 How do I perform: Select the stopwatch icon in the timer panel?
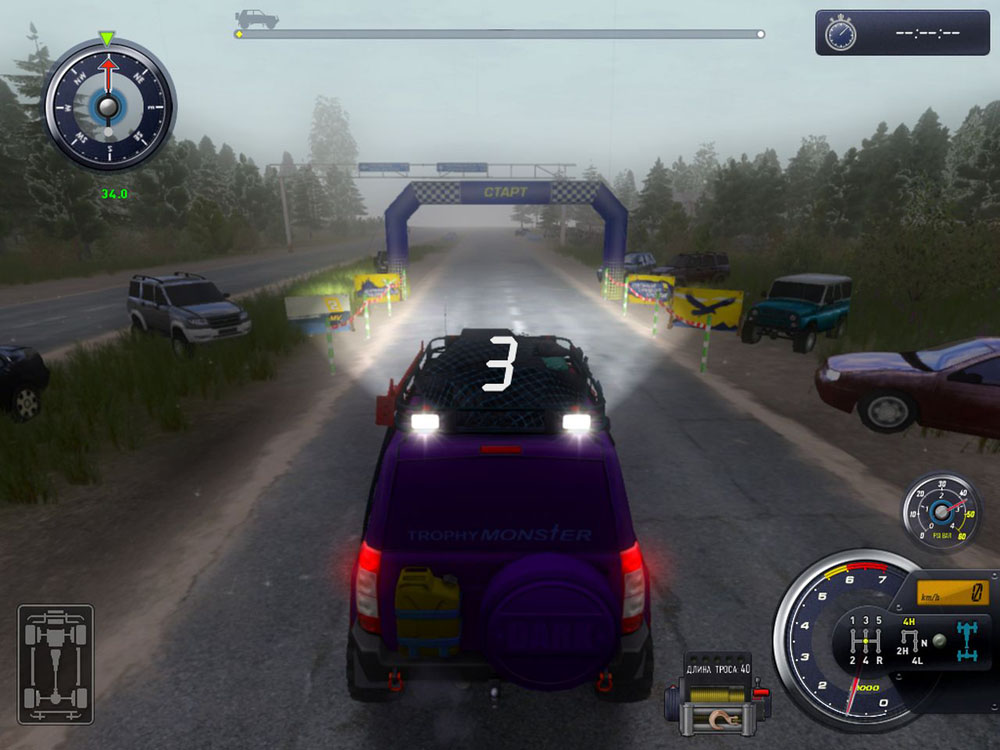pyautogui.click(x=840, y=33)
